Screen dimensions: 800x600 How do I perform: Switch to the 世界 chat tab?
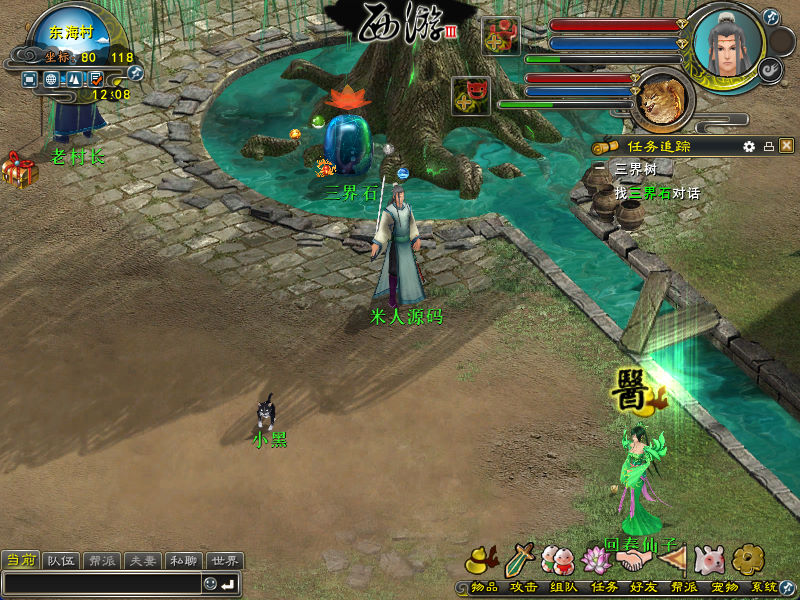tap(224, 561)
